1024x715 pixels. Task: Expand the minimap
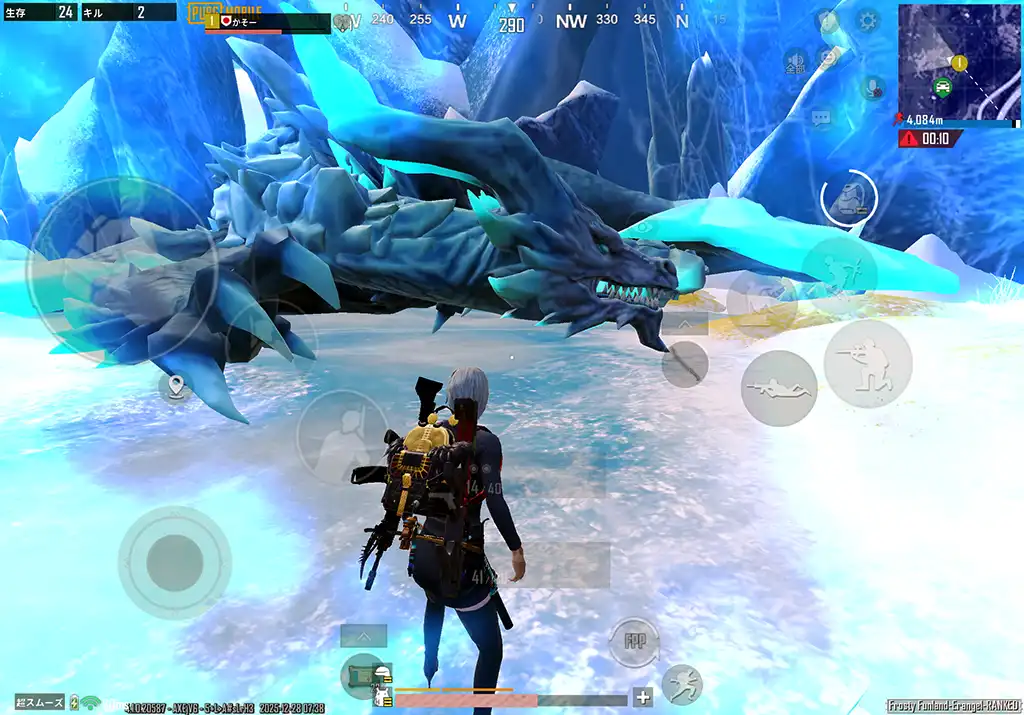(x=958, y=61)
